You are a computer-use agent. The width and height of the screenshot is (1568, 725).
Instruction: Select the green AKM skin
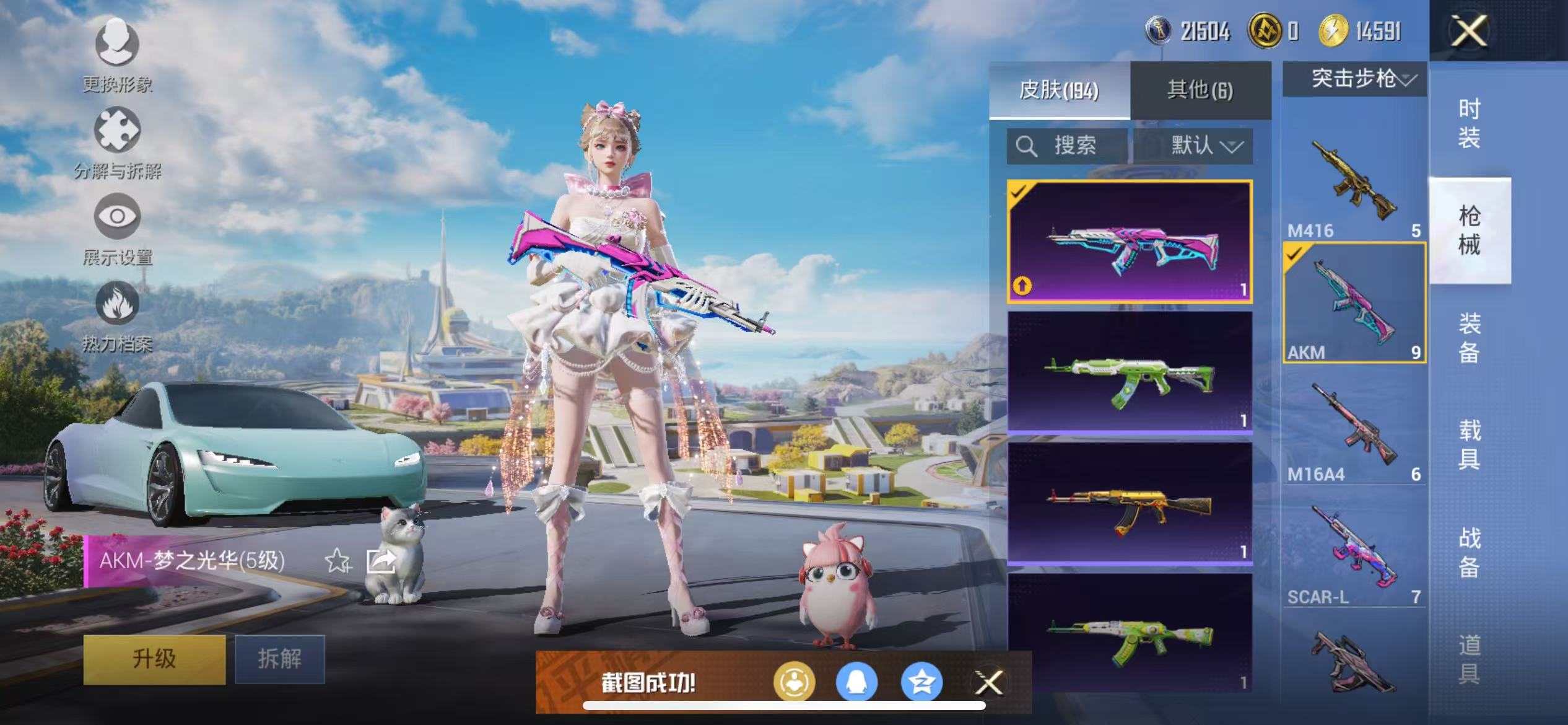pos(1130,372)
